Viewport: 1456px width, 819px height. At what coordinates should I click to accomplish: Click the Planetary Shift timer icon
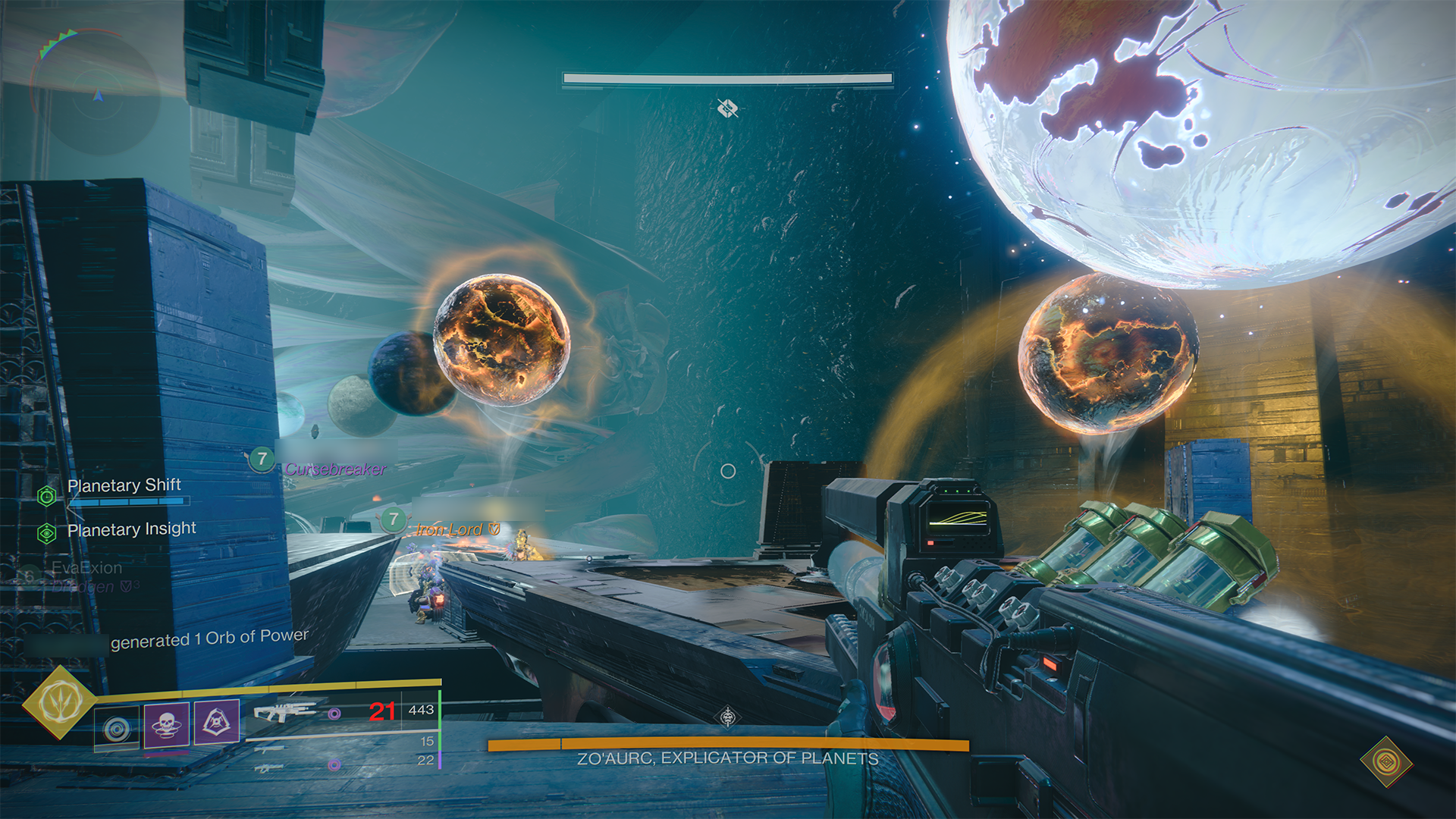[x=47, y=496]
